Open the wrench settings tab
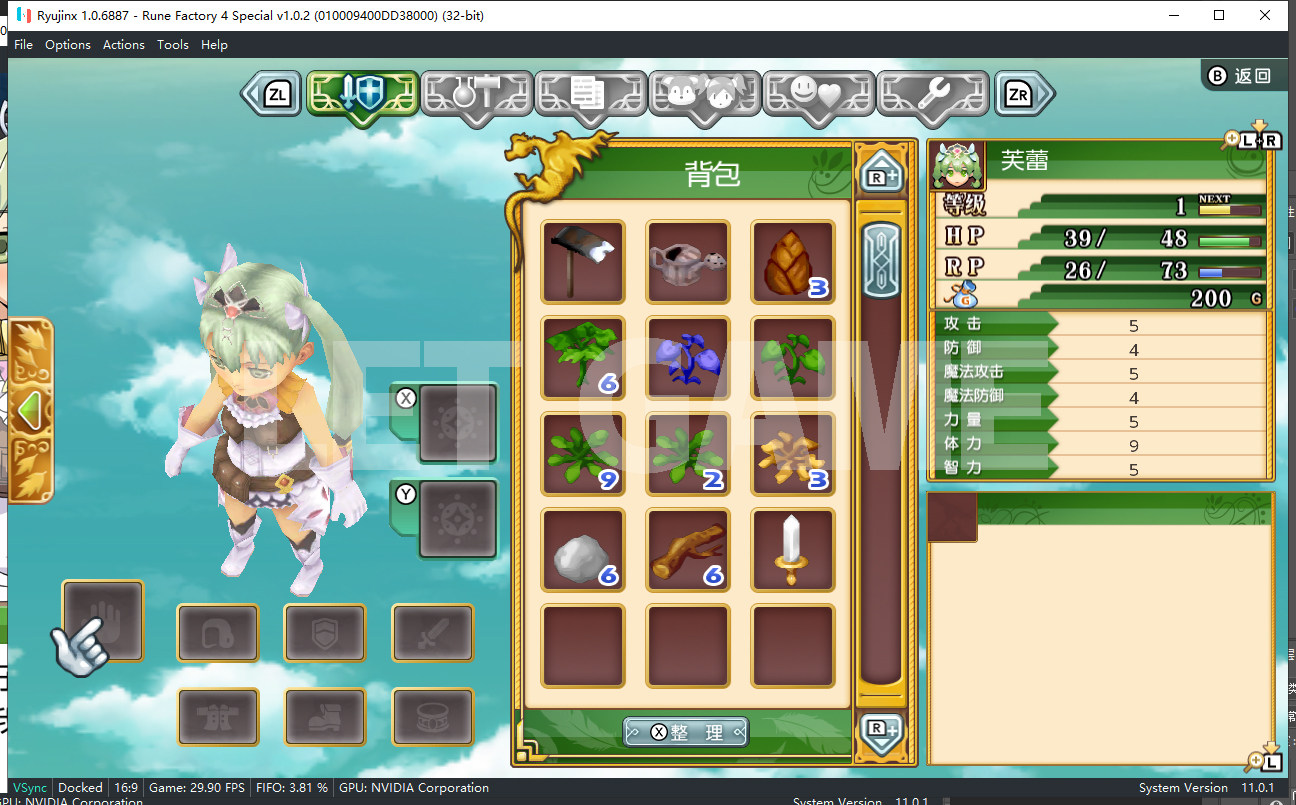This screenshot has width=1296, height=805. 932,94
